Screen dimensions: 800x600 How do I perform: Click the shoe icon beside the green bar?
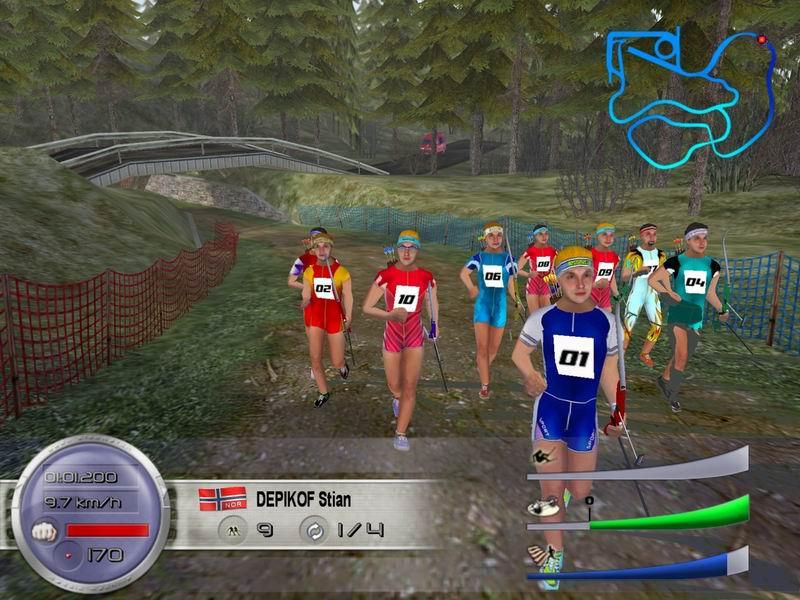[541, 508]
